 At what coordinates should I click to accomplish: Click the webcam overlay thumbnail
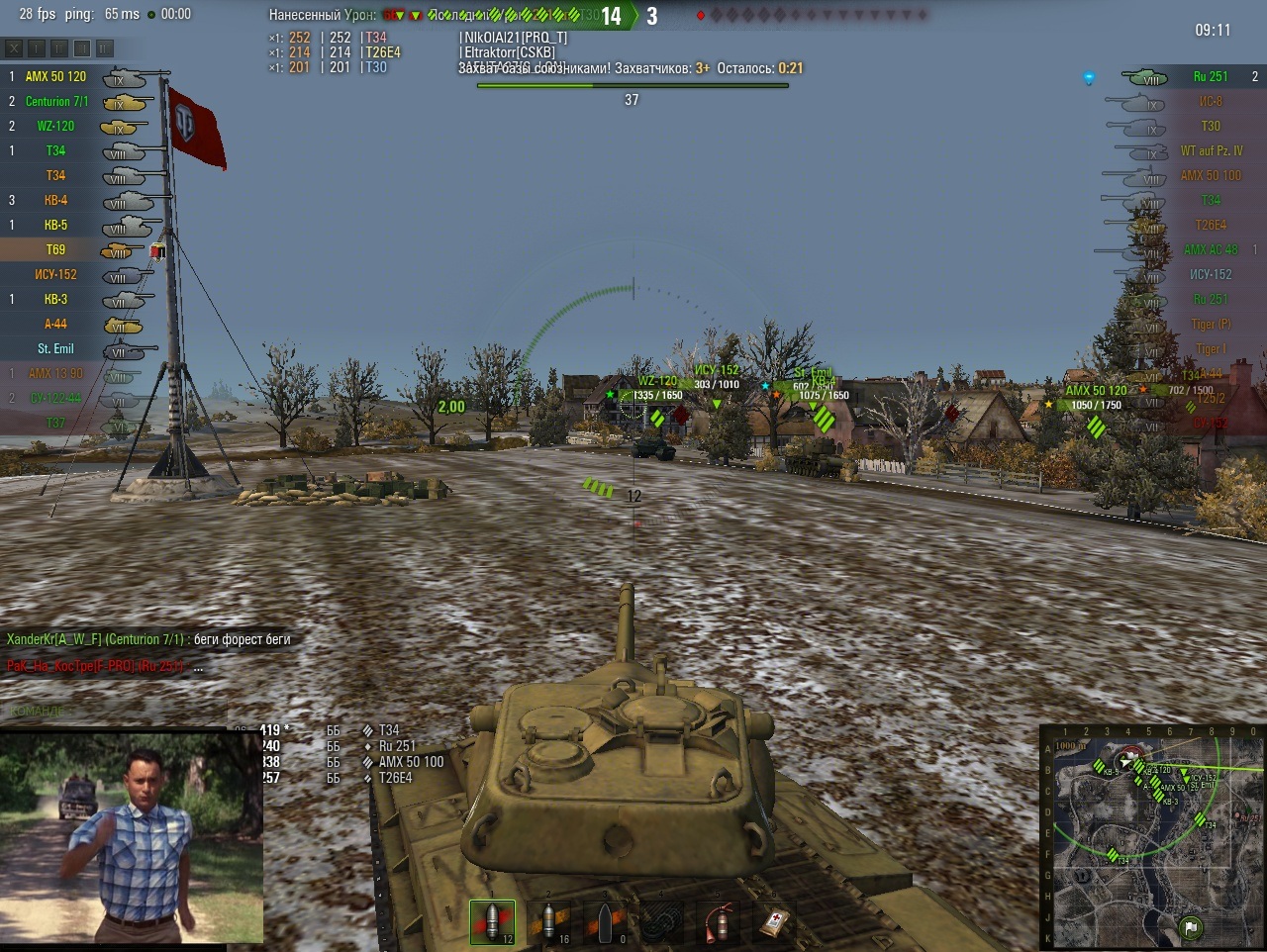click(132, 836)
